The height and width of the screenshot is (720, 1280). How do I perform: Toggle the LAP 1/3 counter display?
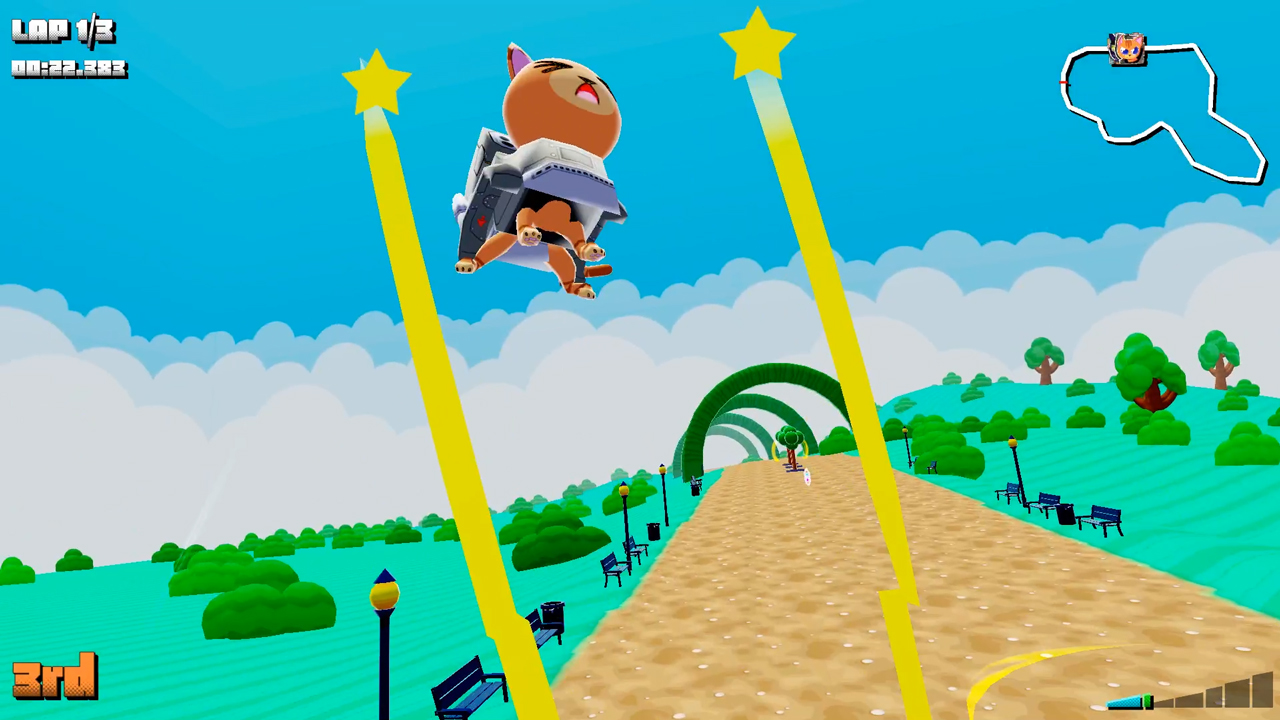(x=62, y=30)
